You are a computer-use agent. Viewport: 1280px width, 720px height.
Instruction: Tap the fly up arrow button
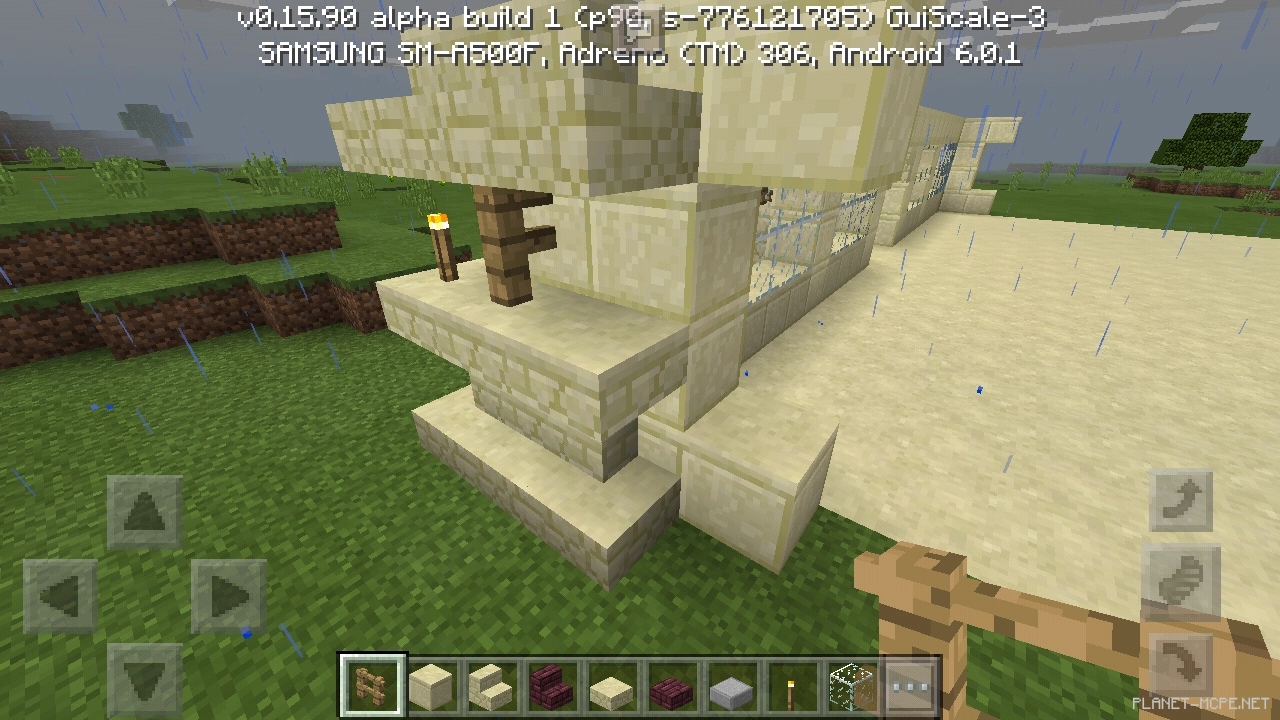(x=1180, y=499)
